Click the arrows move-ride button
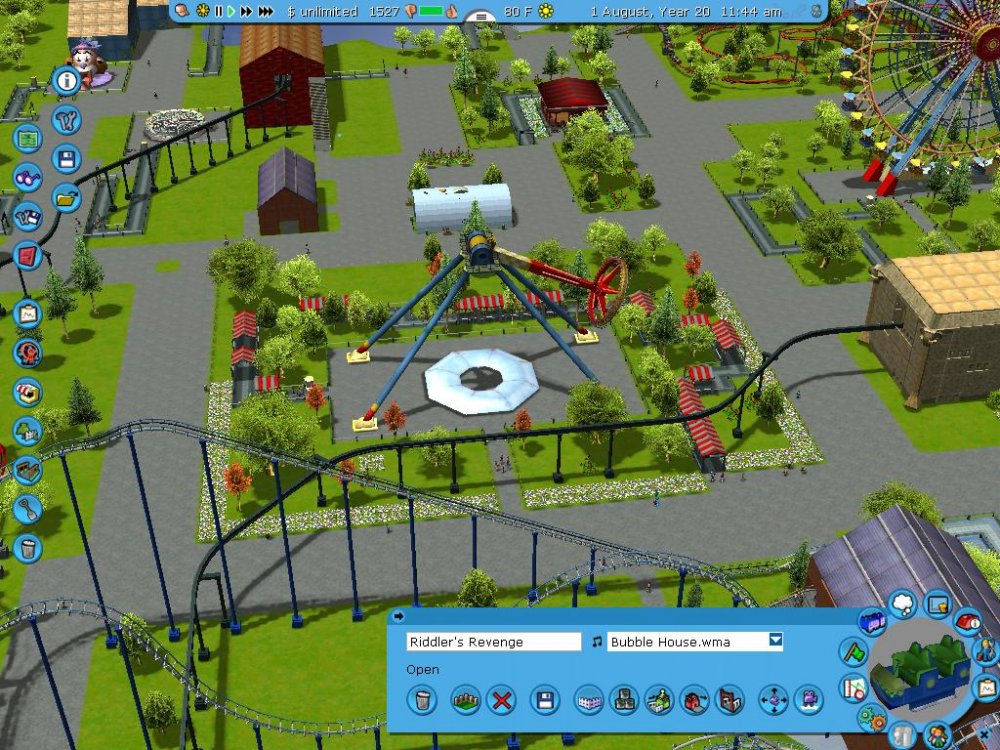 click(x=773, y=699)
